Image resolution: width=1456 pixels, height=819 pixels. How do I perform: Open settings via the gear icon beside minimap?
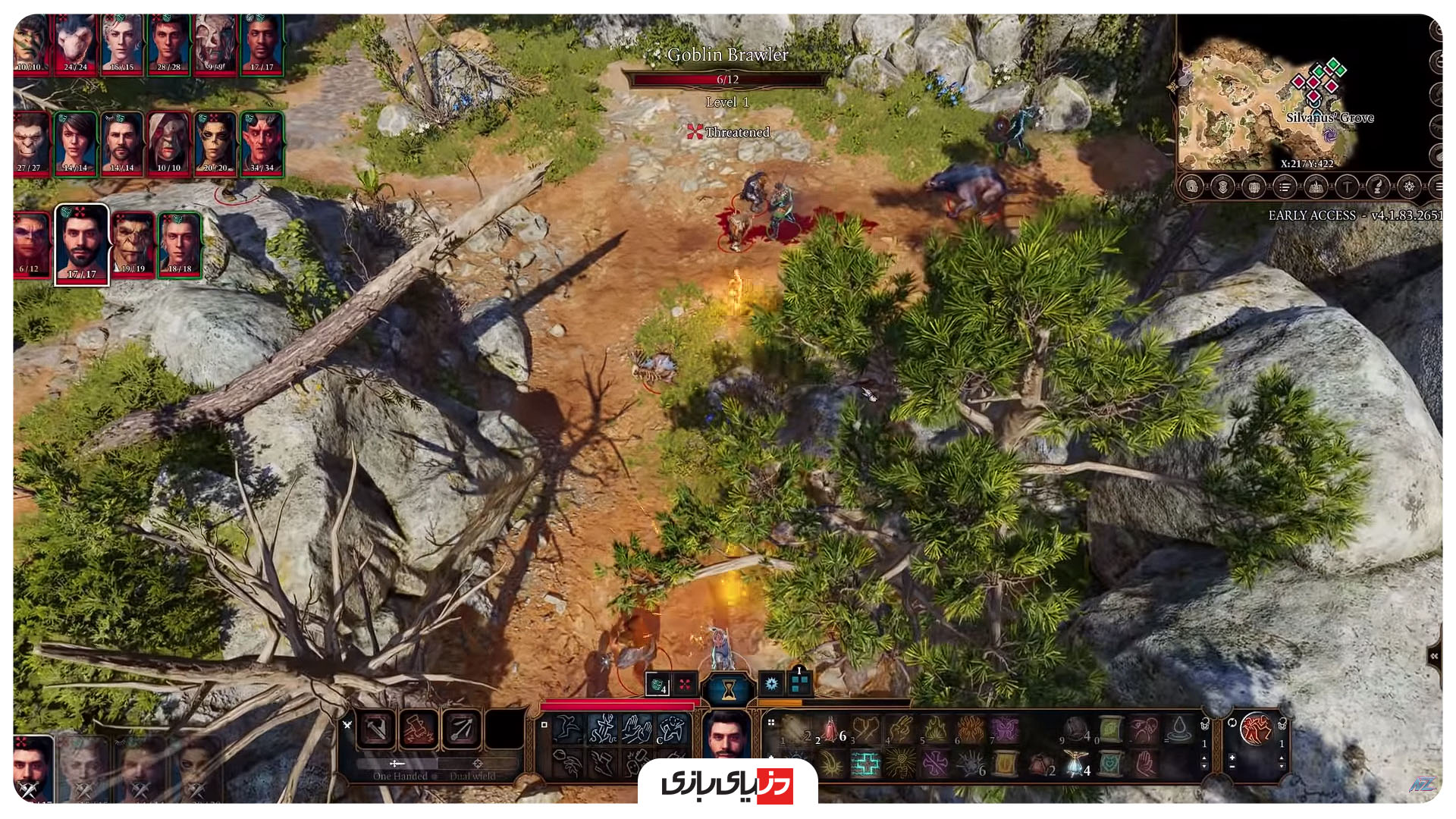[x=1409, y=188]
